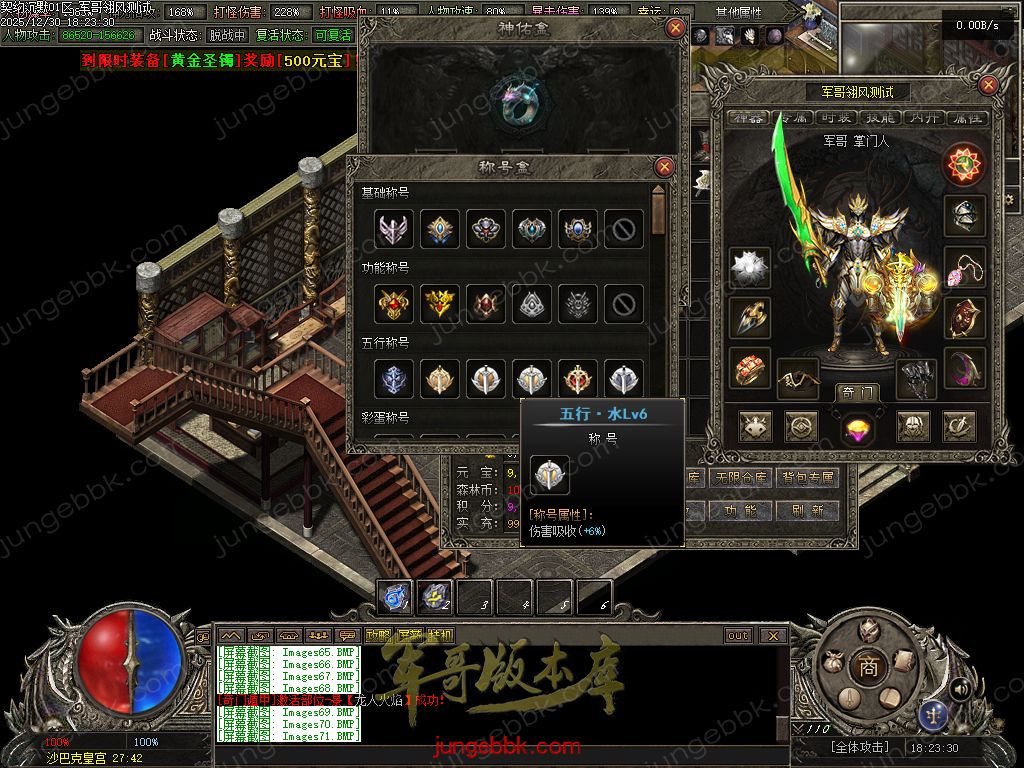Close the 神佑盒 window

click(x=676, y=28)
